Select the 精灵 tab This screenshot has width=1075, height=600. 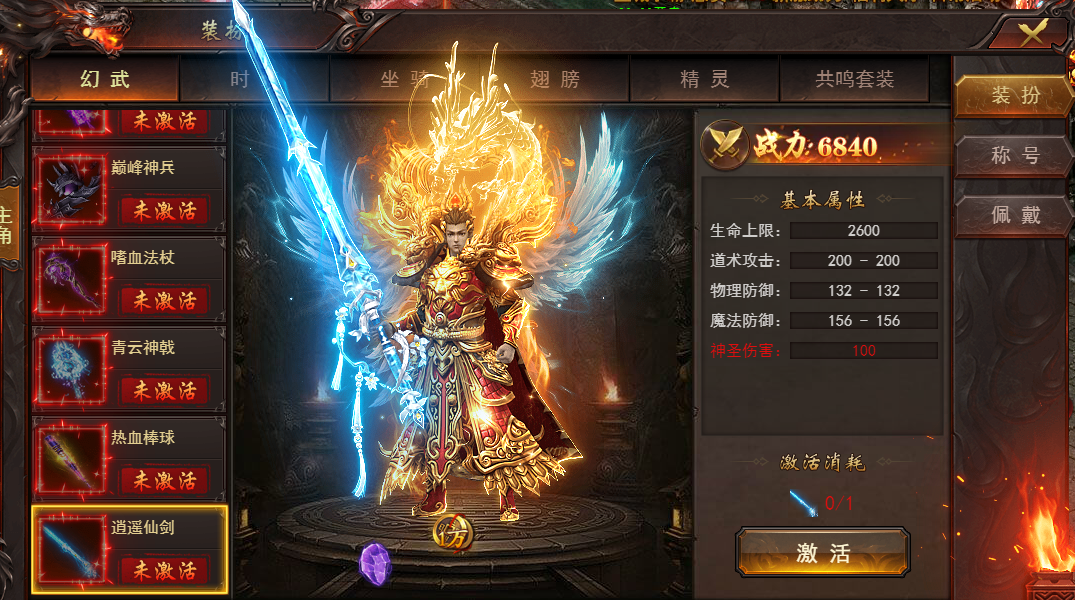705,79
